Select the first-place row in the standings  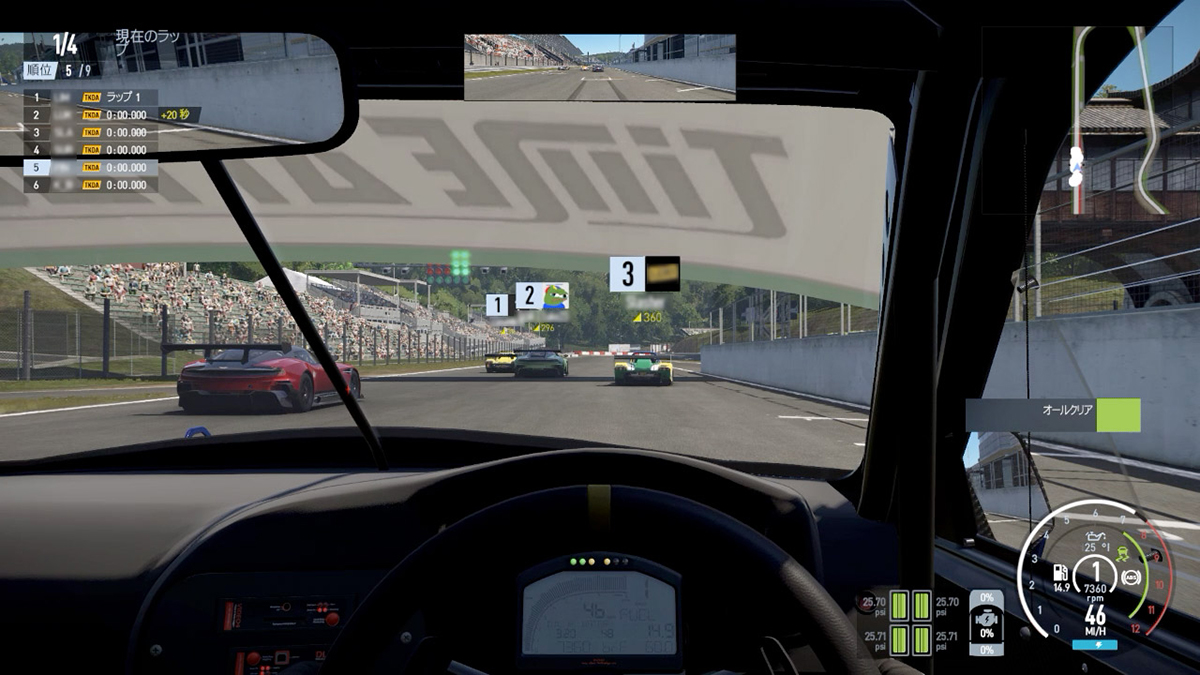click(x=90, y=97)
